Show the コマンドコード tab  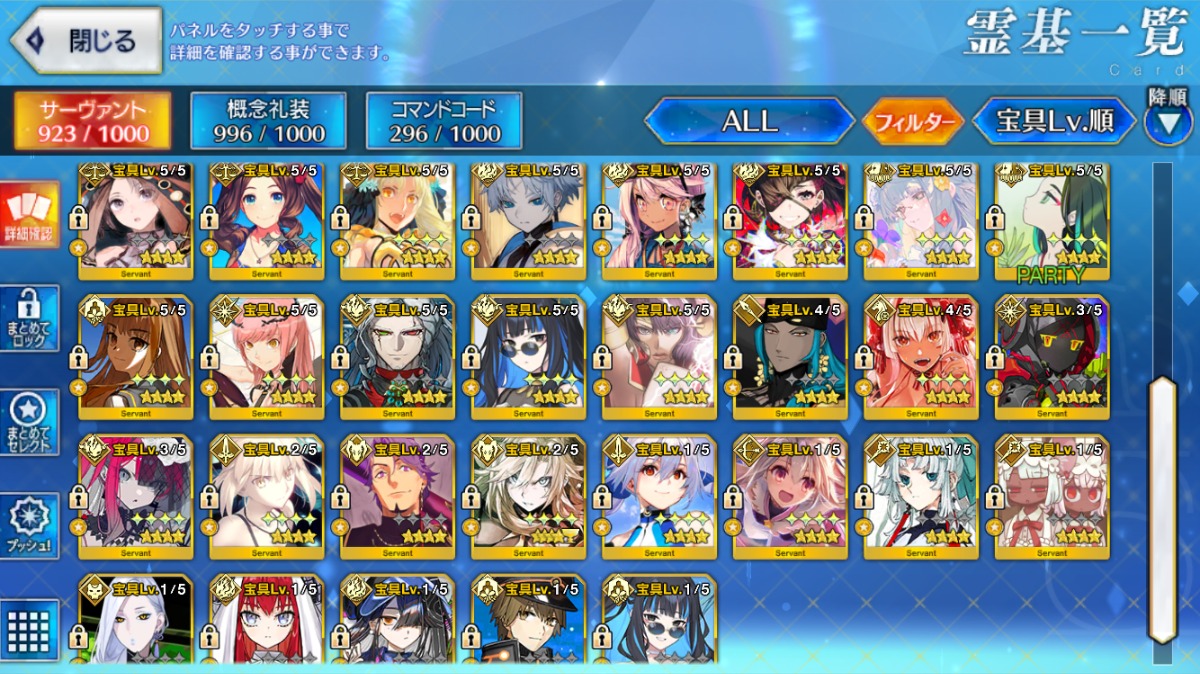click(x=444, y=122)
